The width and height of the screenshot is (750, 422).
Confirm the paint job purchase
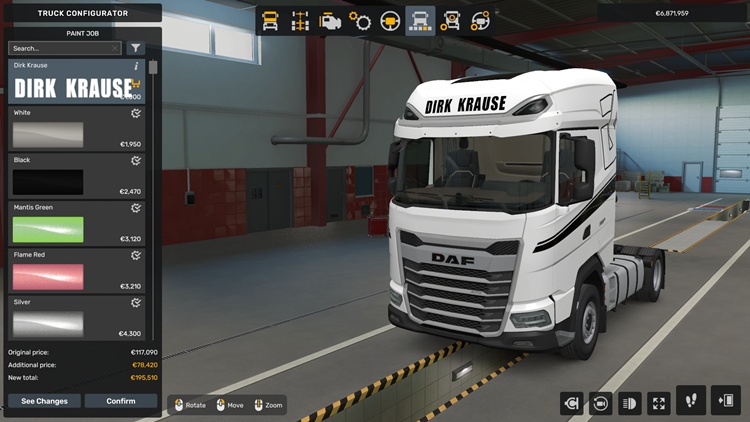click(121, 401)
